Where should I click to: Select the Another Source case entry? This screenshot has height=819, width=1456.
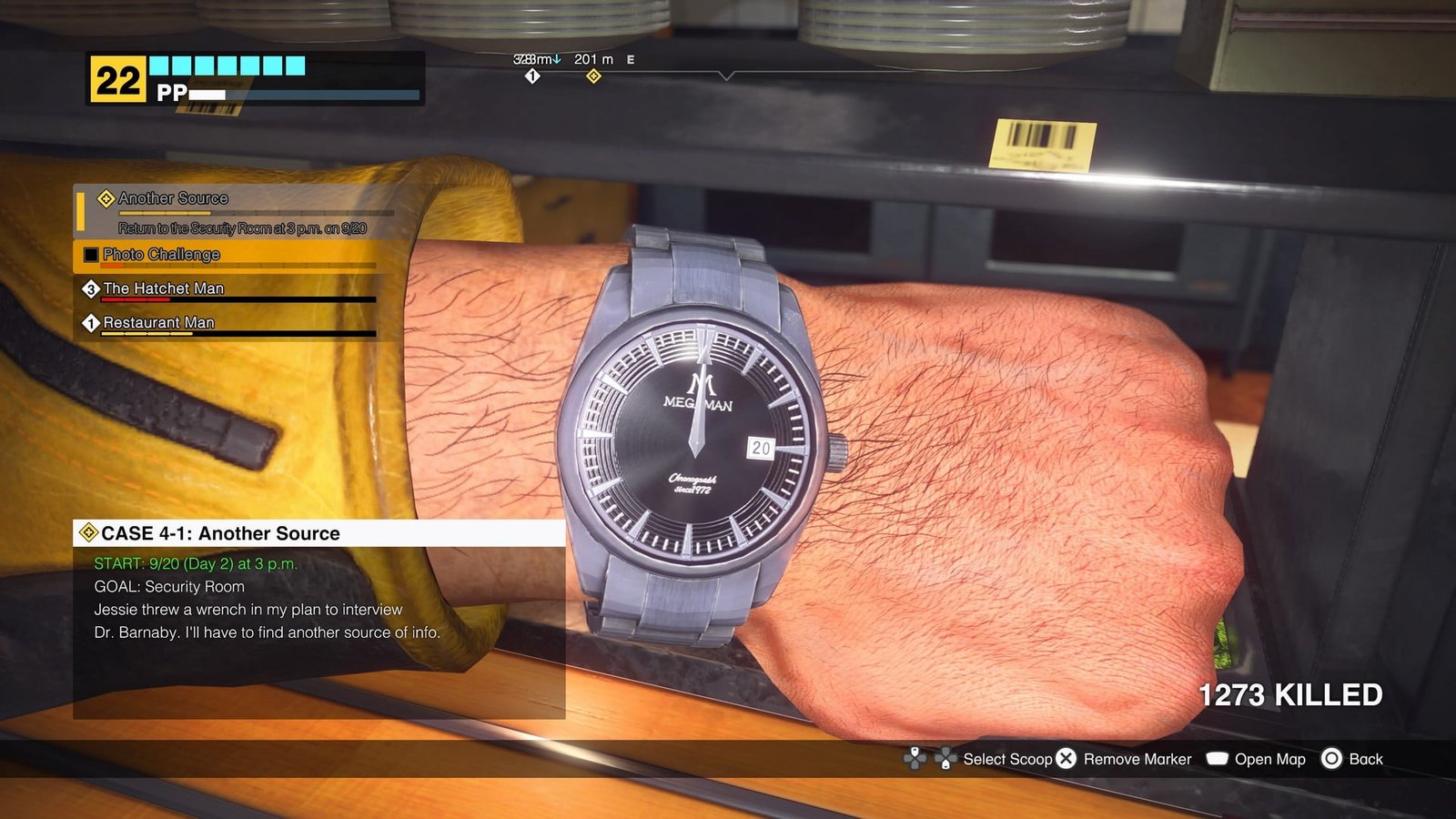(x=173, y=199)
